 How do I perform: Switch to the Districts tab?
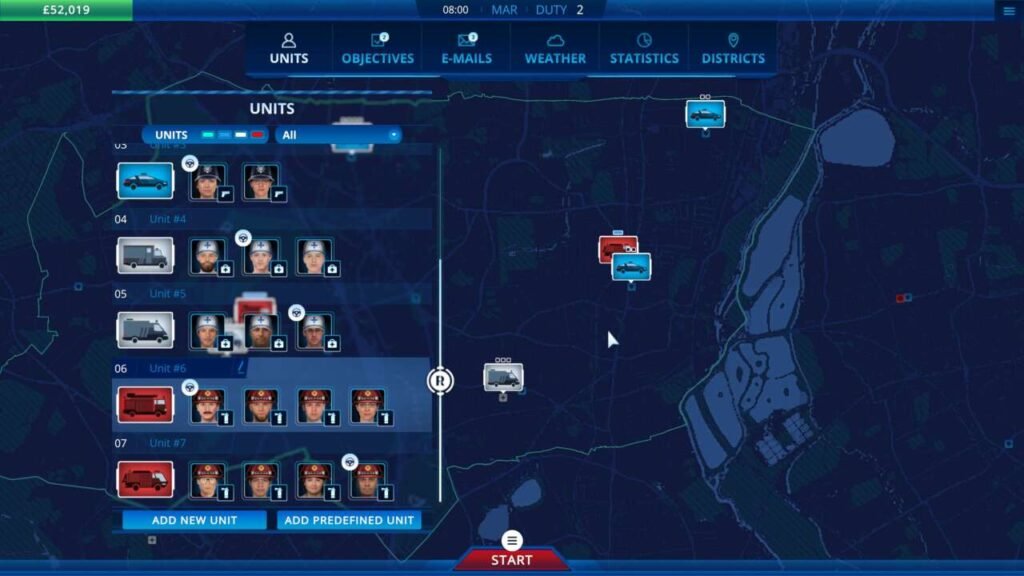(x=733, y=48)
